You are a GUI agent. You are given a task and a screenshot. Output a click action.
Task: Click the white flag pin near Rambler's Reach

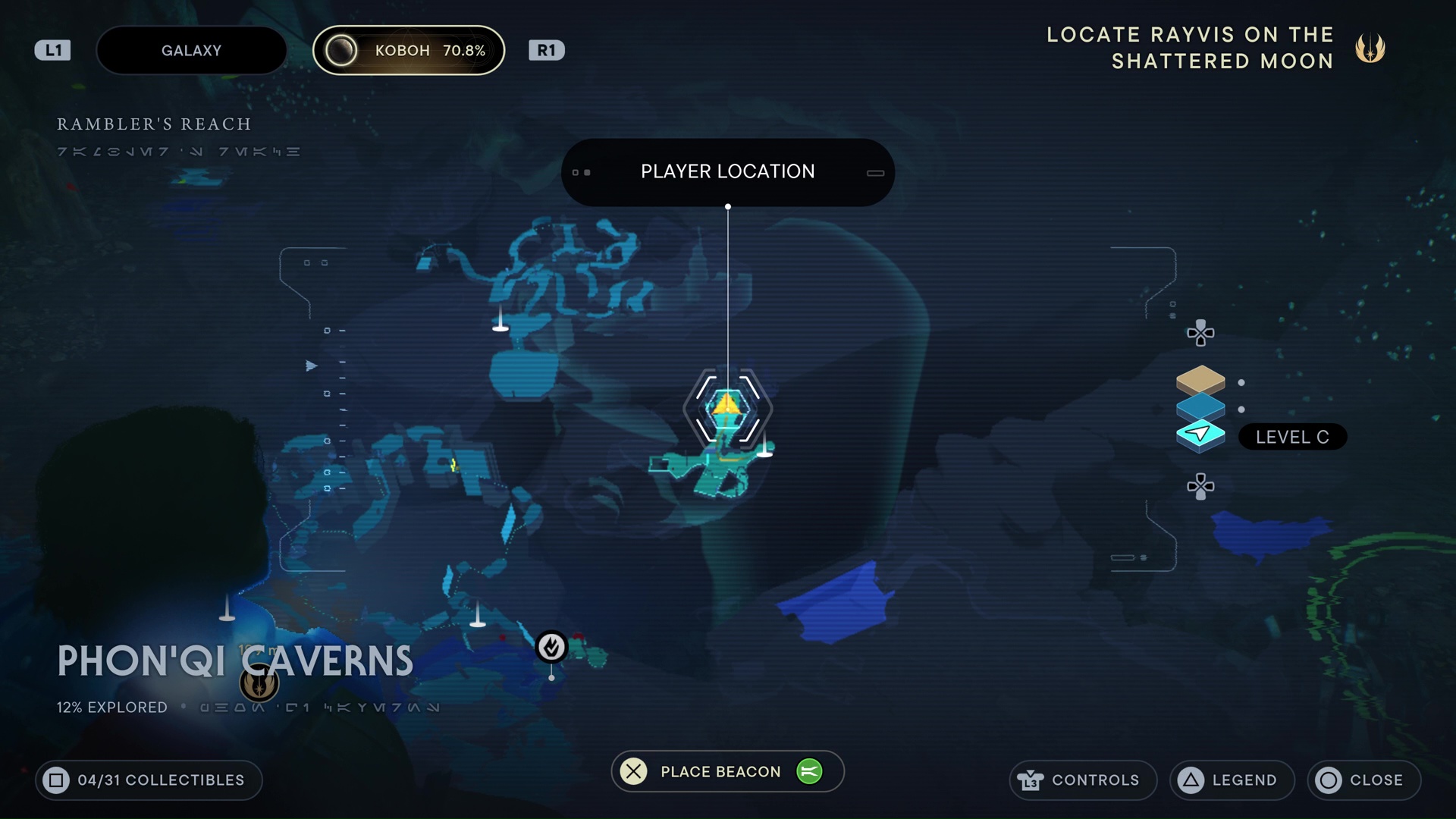pos(499,322)
